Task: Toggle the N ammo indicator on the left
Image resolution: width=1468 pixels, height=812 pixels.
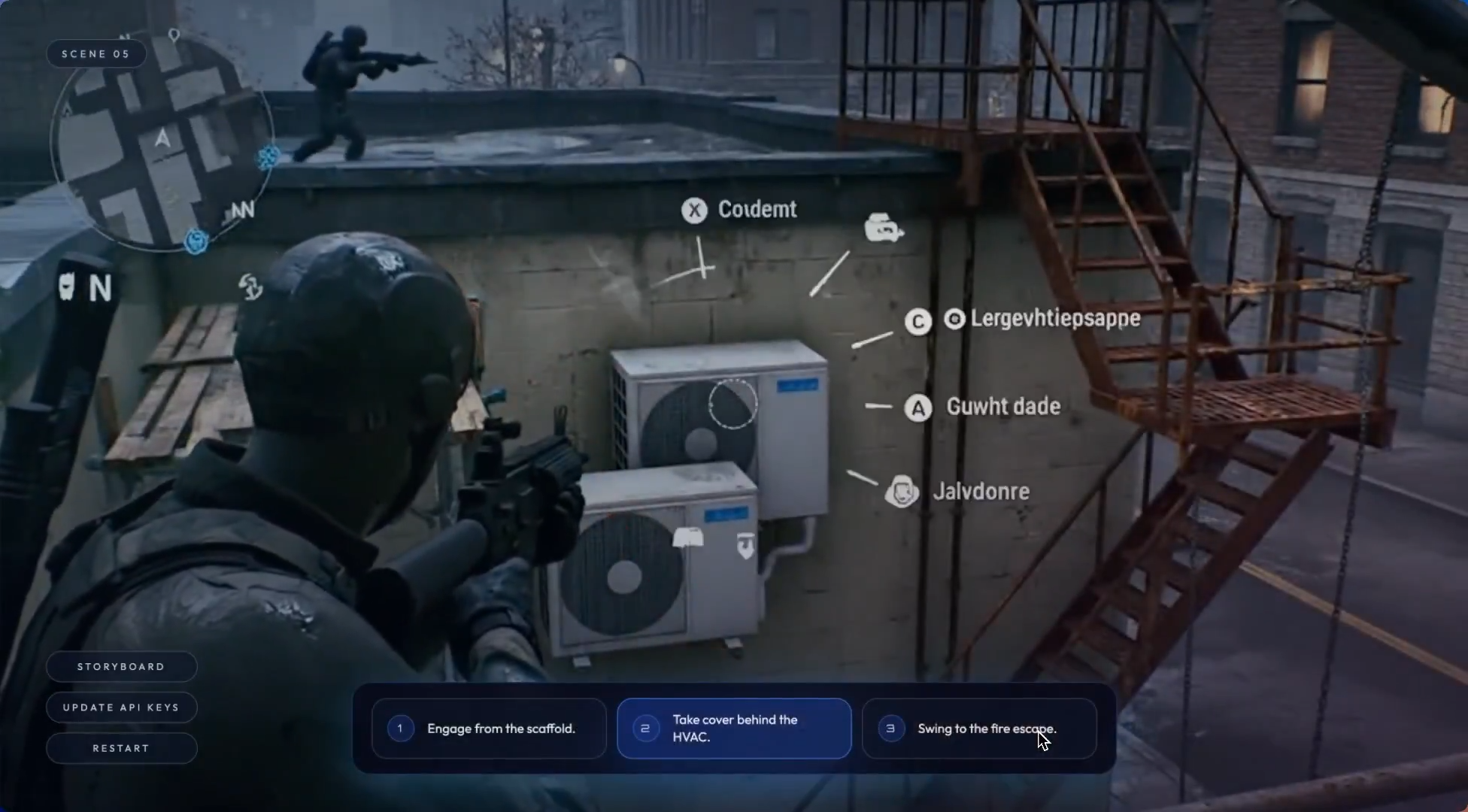Action: coord(102,289)
